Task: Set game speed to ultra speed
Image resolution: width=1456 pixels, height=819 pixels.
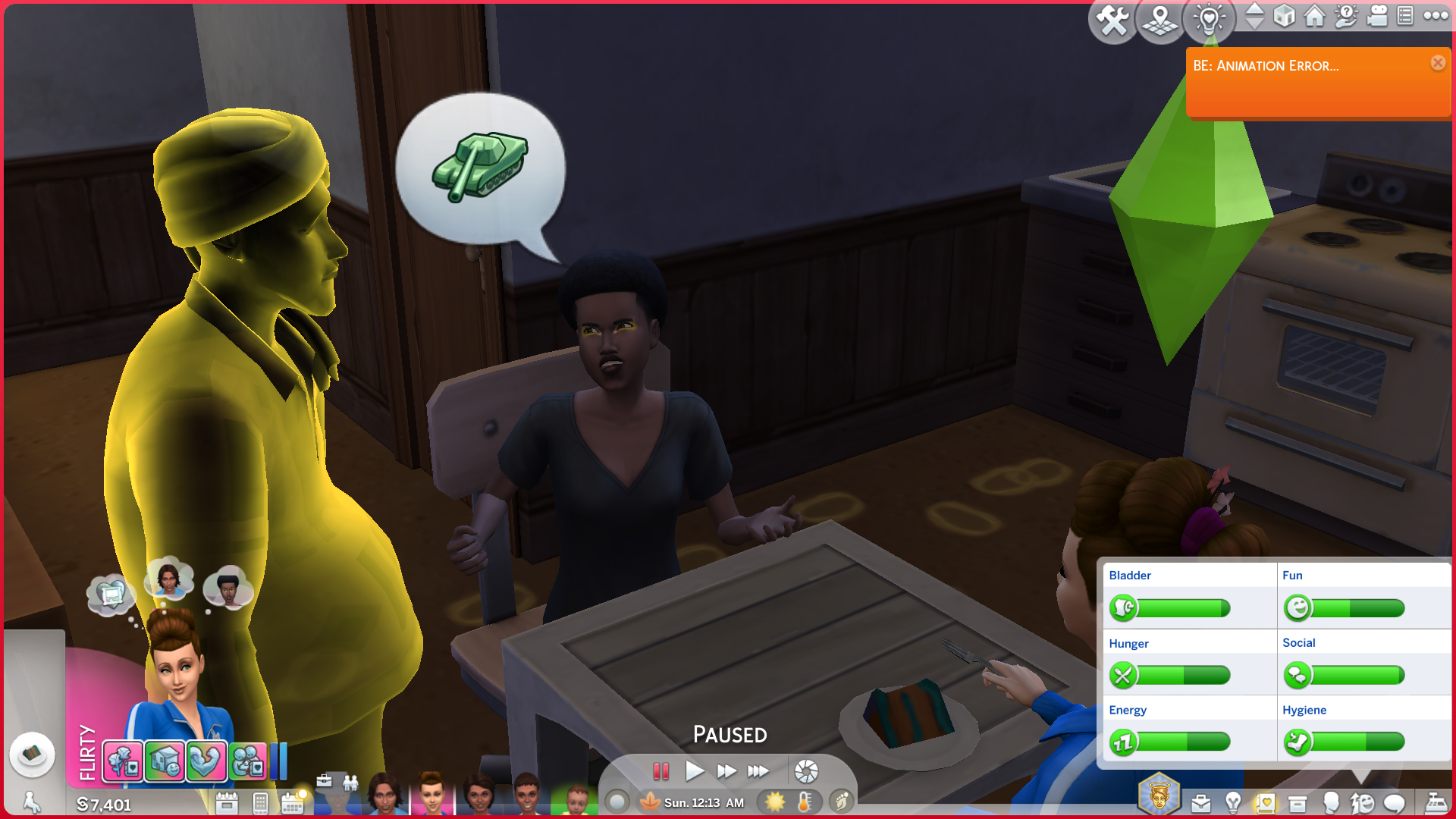Action: (x=758, y=772)
